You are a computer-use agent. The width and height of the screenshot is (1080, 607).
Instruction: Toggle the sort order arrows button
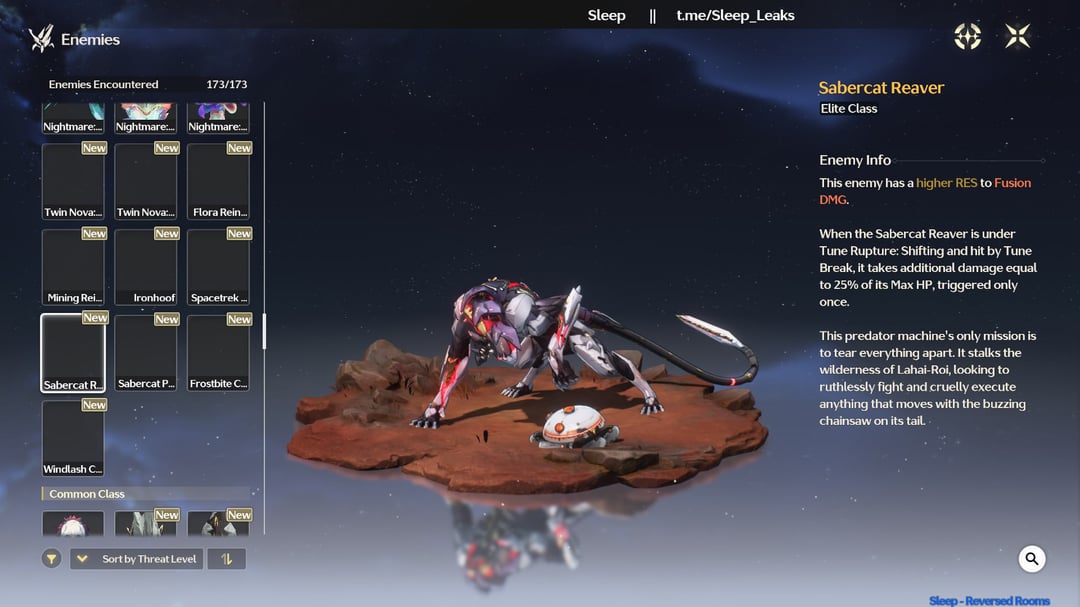tap(226, 559)
